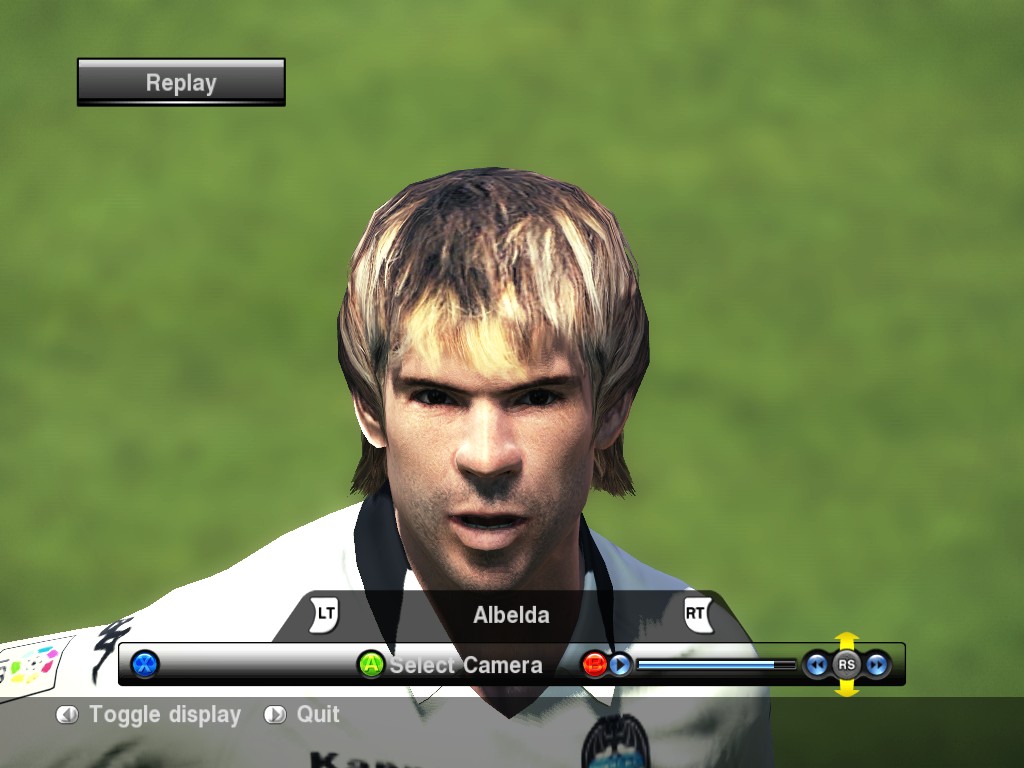Rewind the replay with the double-left arrow

(x=817, y=664)
